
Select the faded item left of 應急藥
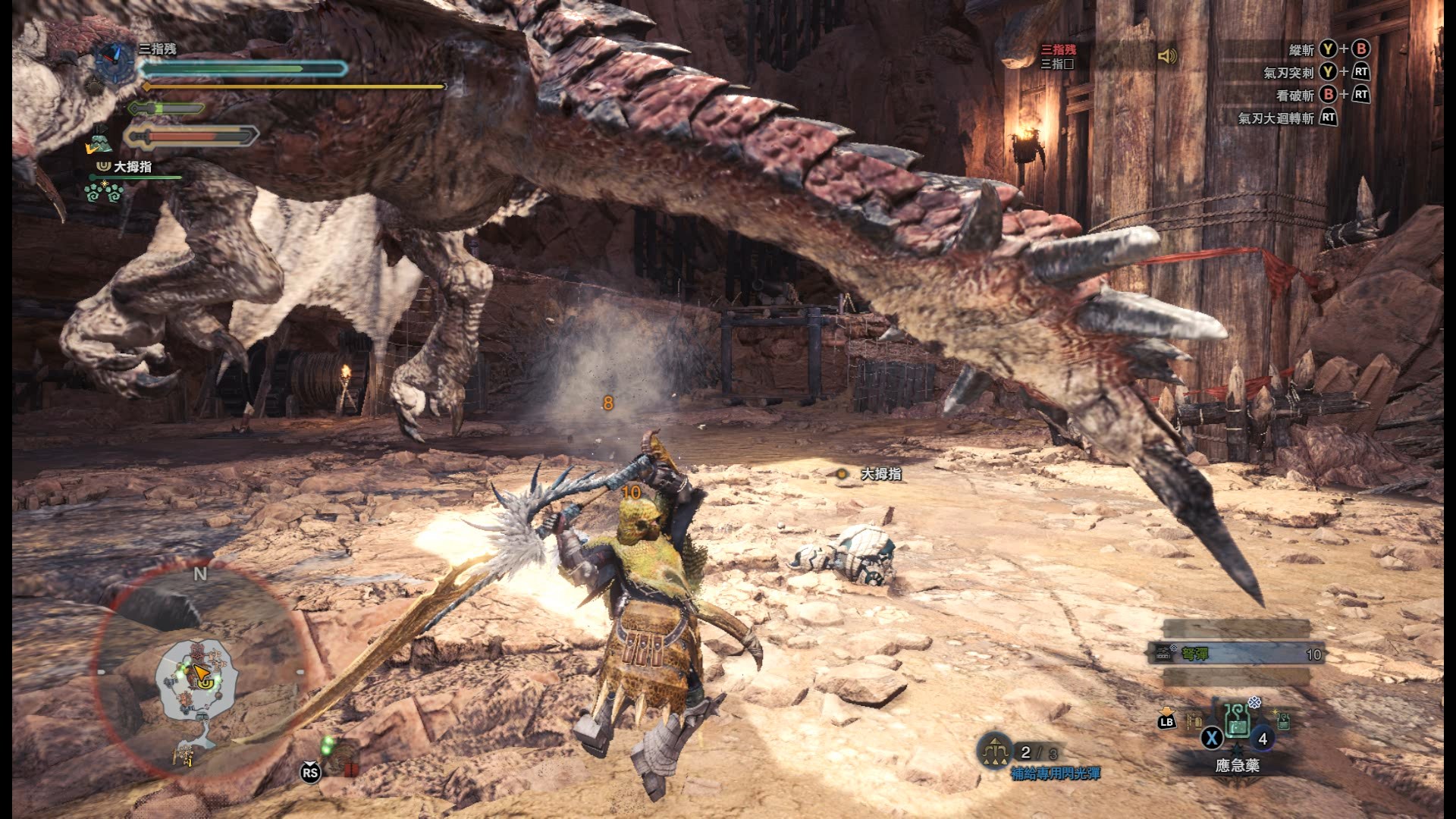1194,720
